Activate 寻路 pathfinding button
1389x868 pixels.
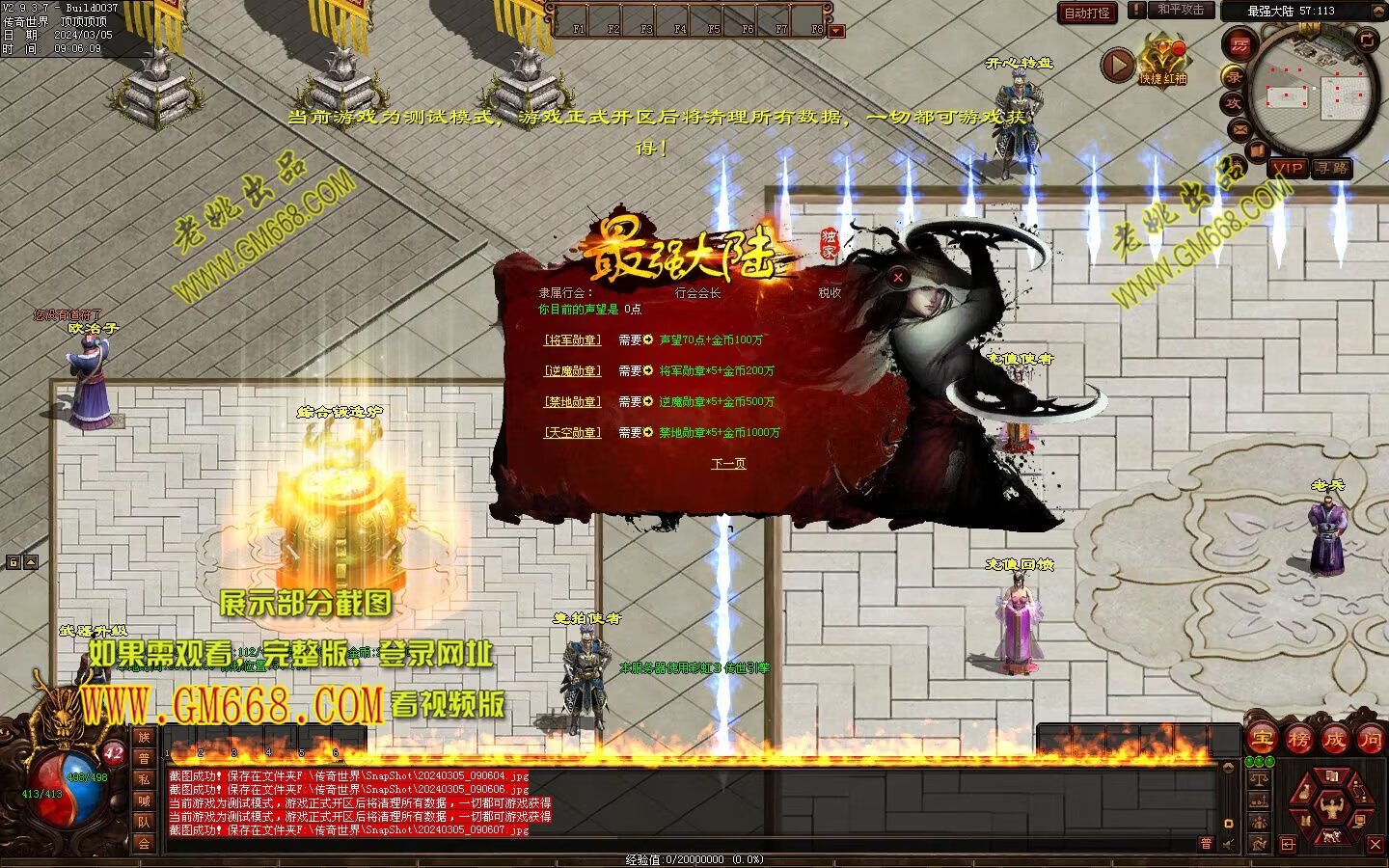point(1332,169)
